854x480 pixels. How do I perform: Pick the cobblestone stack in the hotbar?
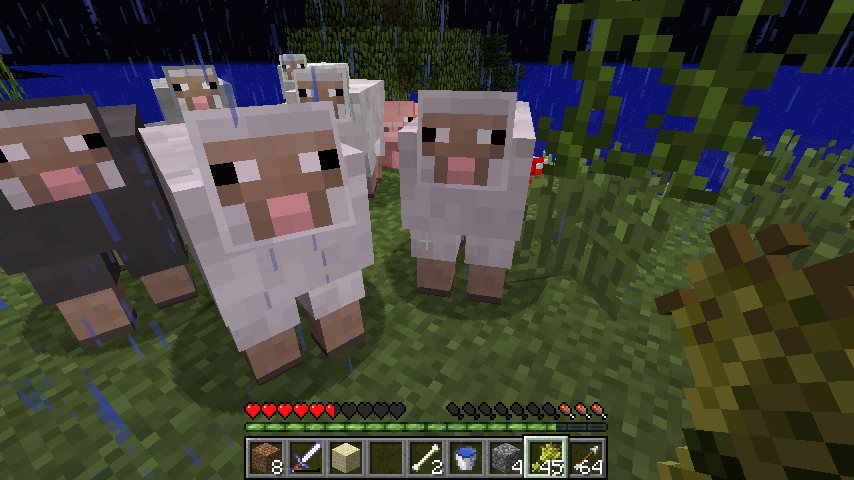coord(504,459)
